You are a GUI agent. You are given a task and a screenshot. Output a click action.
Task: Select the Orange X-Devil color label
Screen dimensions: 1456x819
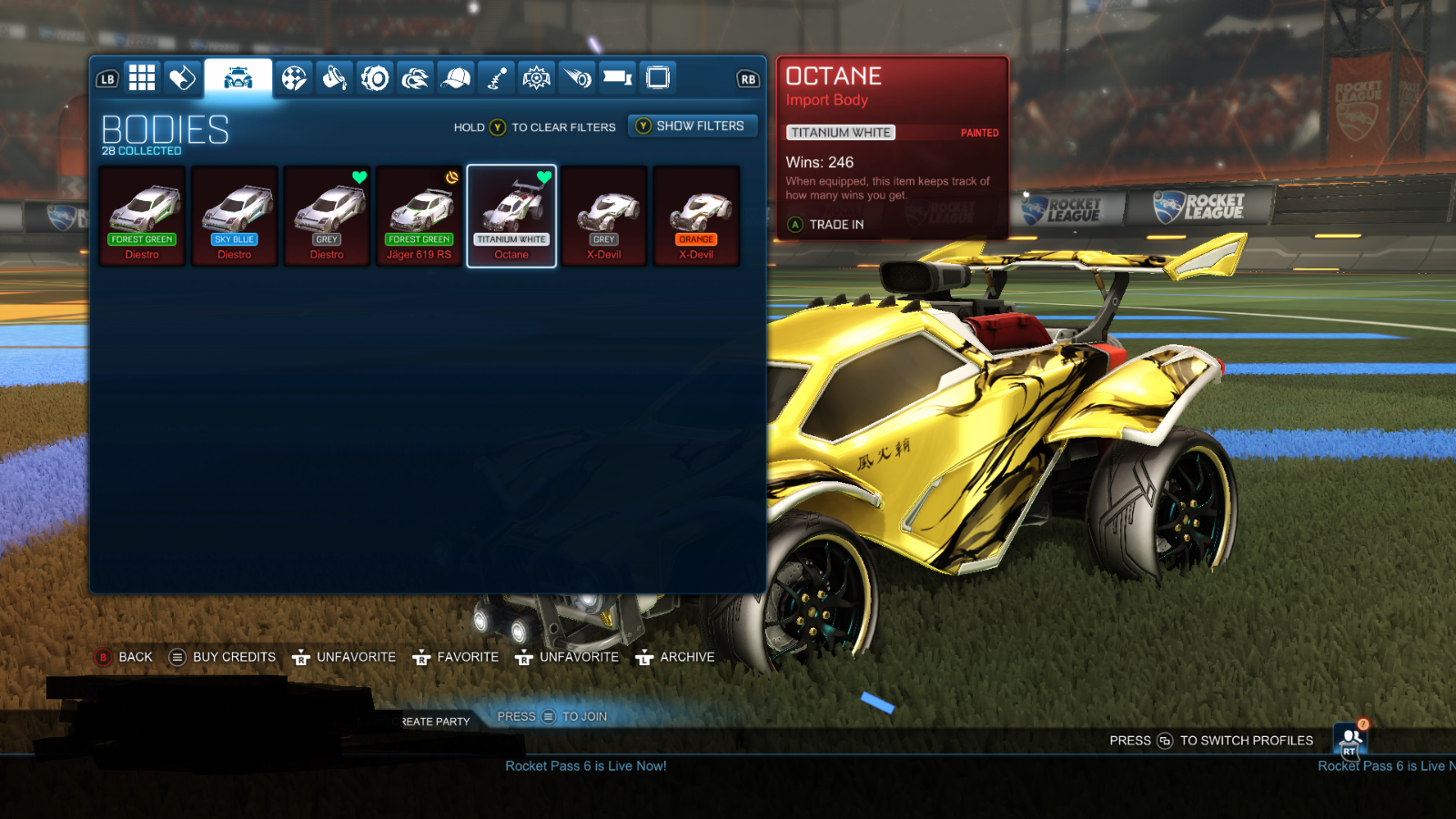tap(696, 239)
